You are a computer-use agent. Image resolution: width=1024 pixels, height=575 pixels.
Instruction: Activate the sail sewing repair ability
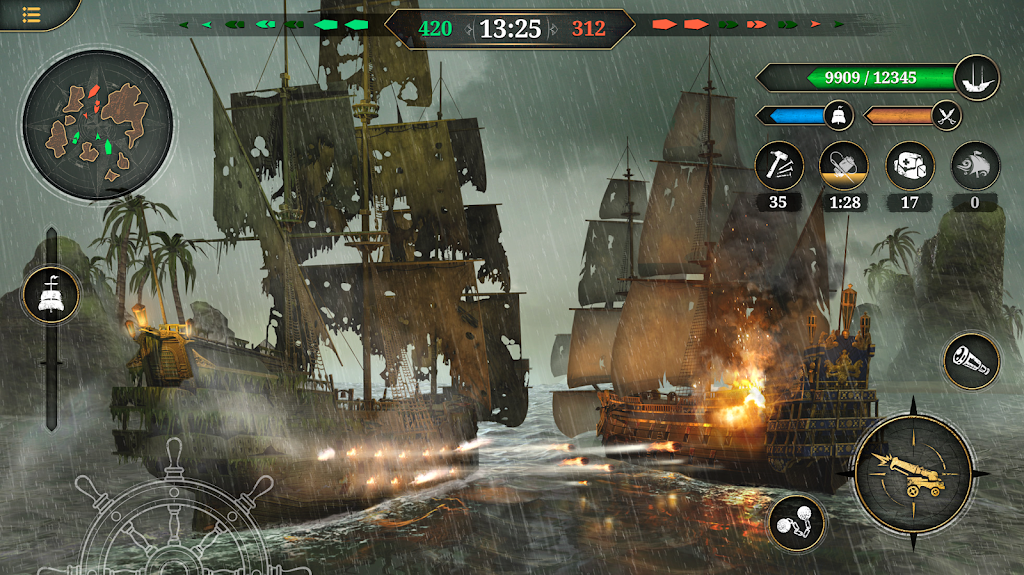pos(843,166)
